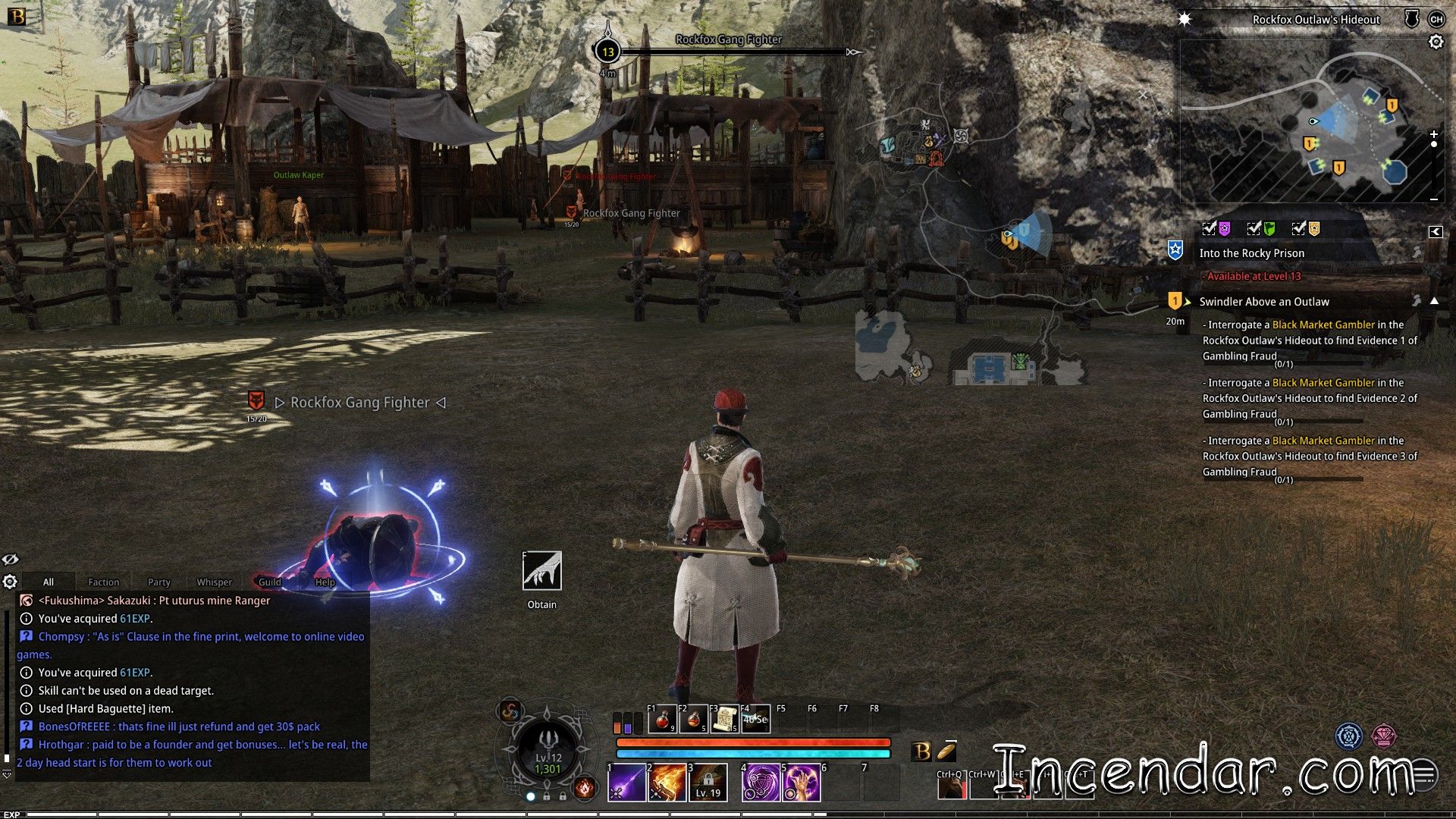Open the Party chat tab
The image size is (1456, 819).
(x=158, y=582)
